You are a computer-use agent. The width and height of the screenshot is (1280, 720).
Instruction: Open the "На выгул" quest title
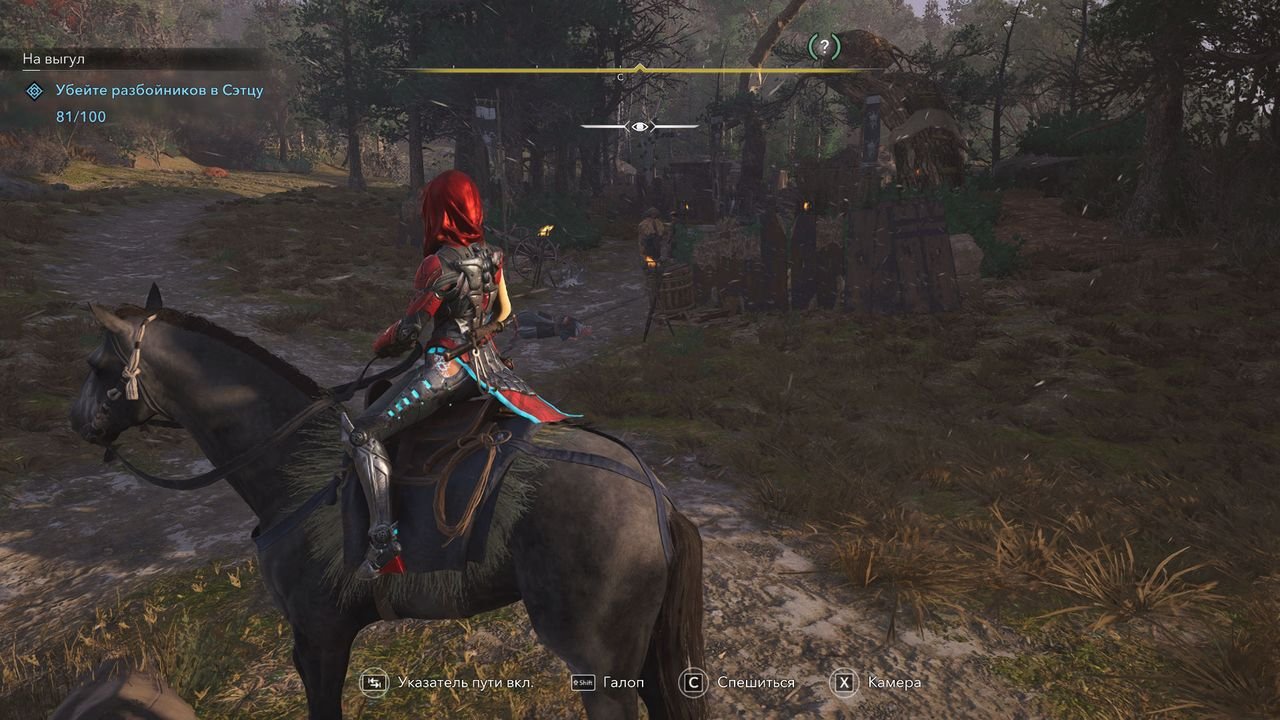coord(54,60)
